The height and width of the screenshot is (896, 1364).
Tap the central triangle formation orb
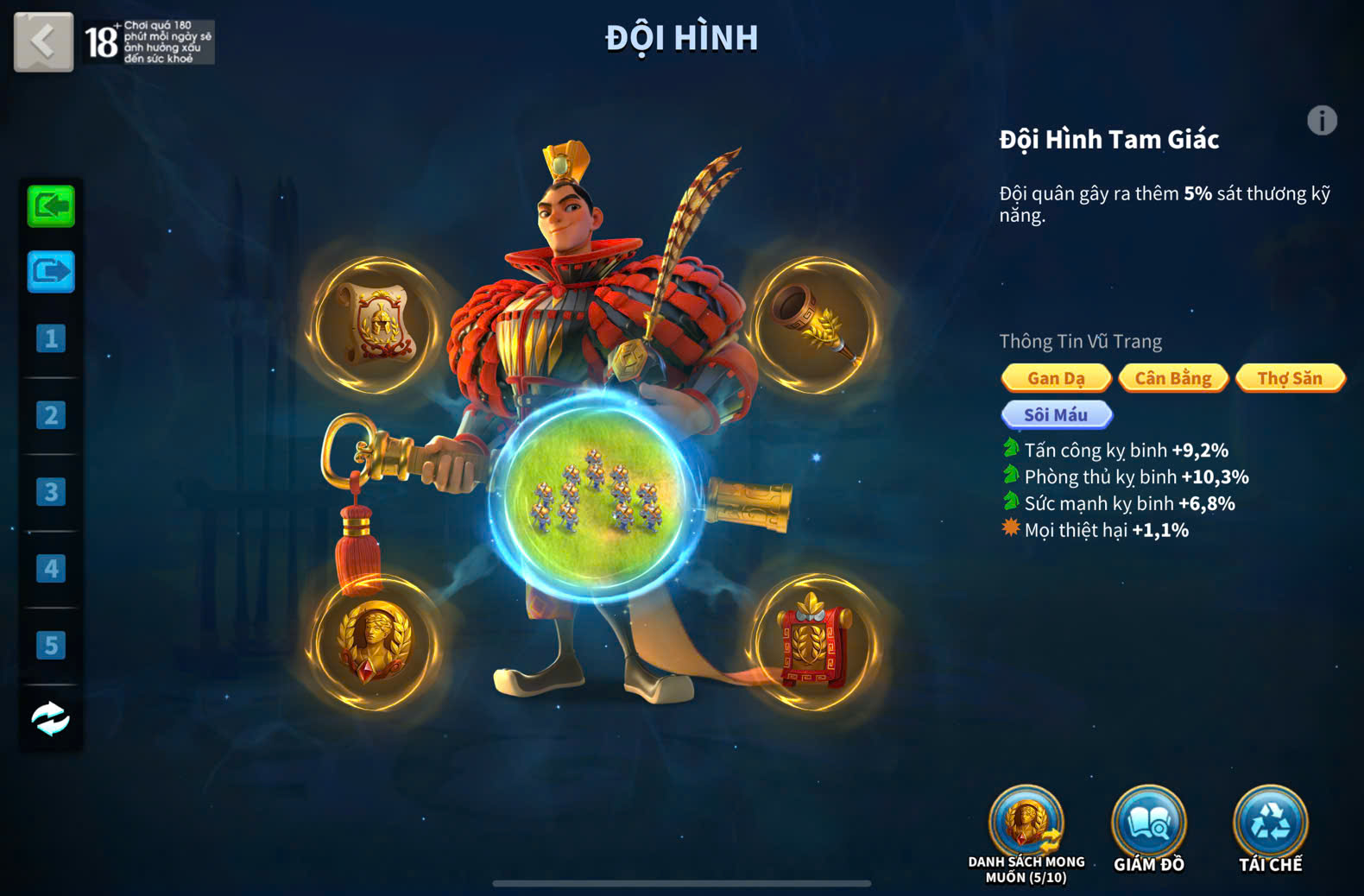pos(595,498)
